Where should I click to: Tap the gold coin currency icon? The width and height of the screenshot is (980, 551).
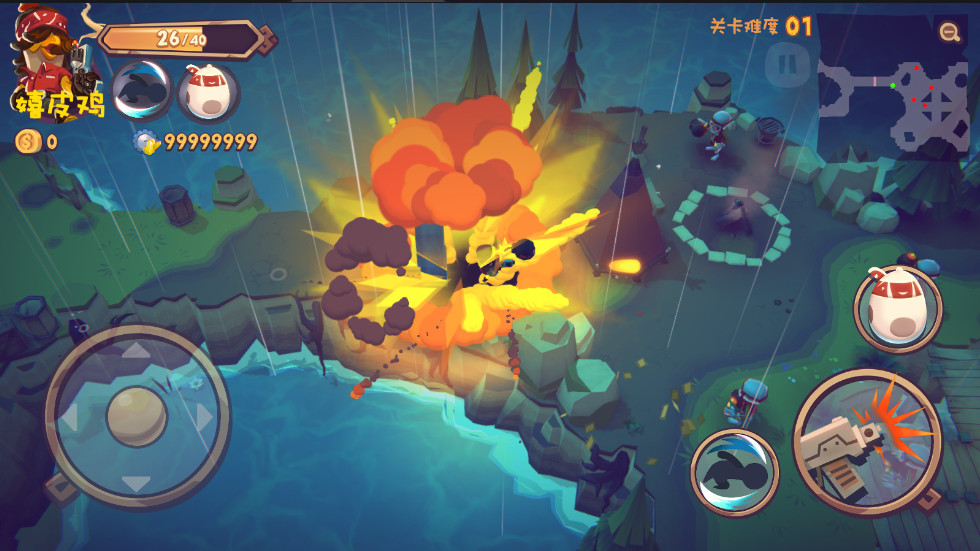28,141
